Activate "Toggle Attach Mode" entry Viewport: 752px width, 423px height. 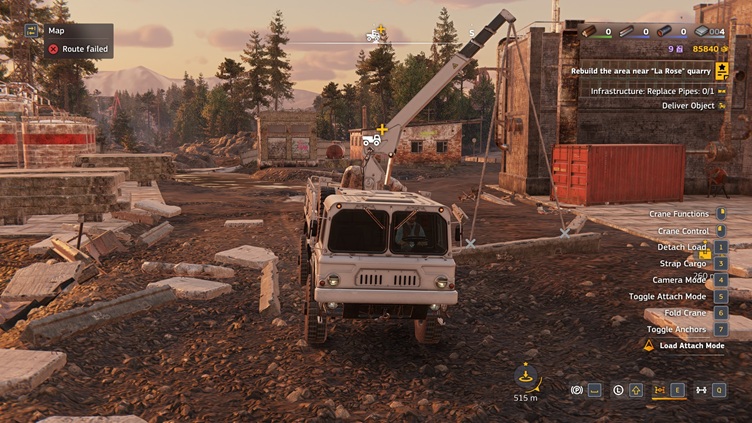point(667,296)
